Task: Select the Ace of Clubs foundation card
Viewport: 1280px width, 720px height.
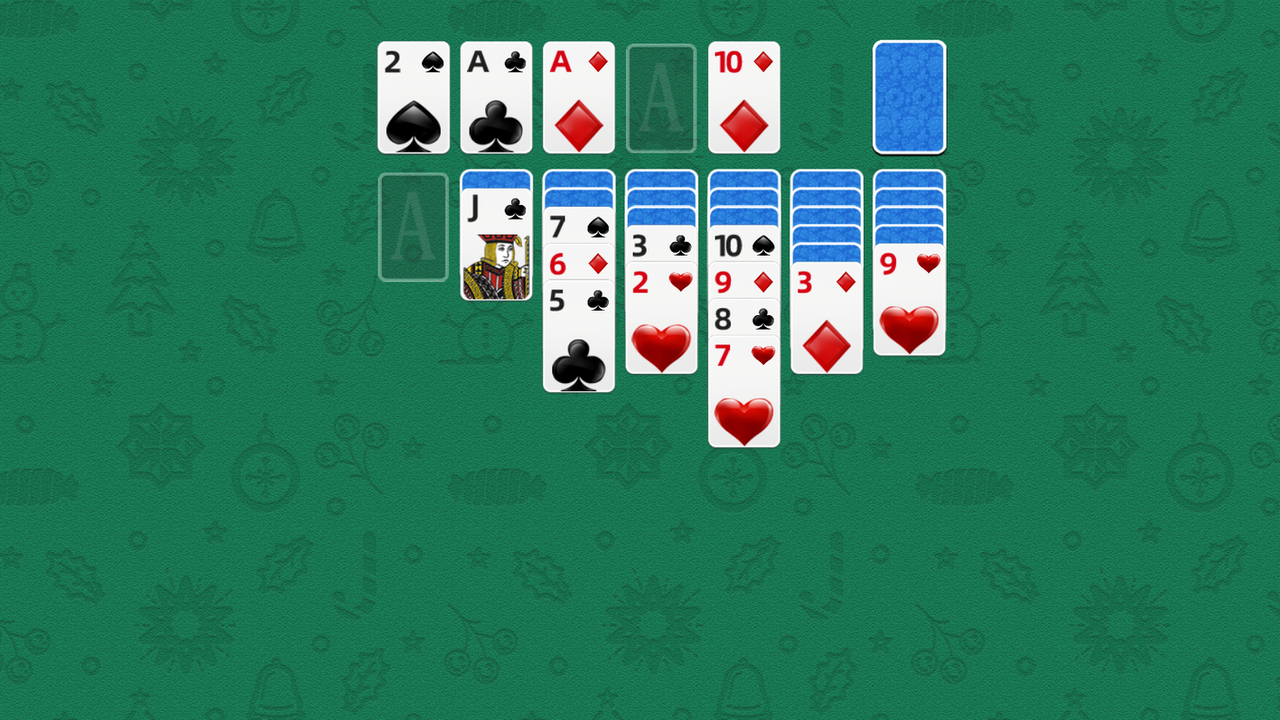Action: tap(496, 97)
